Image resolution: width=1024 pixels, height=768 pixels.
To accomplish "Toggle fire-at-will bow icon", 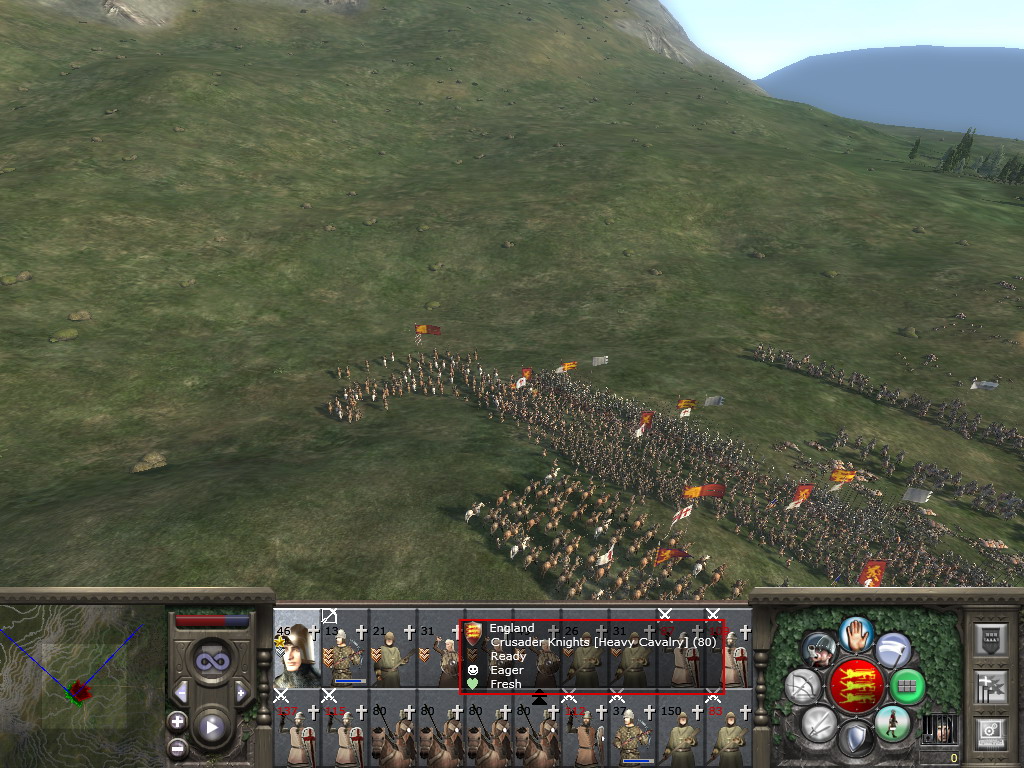I will tap(803, 687).
